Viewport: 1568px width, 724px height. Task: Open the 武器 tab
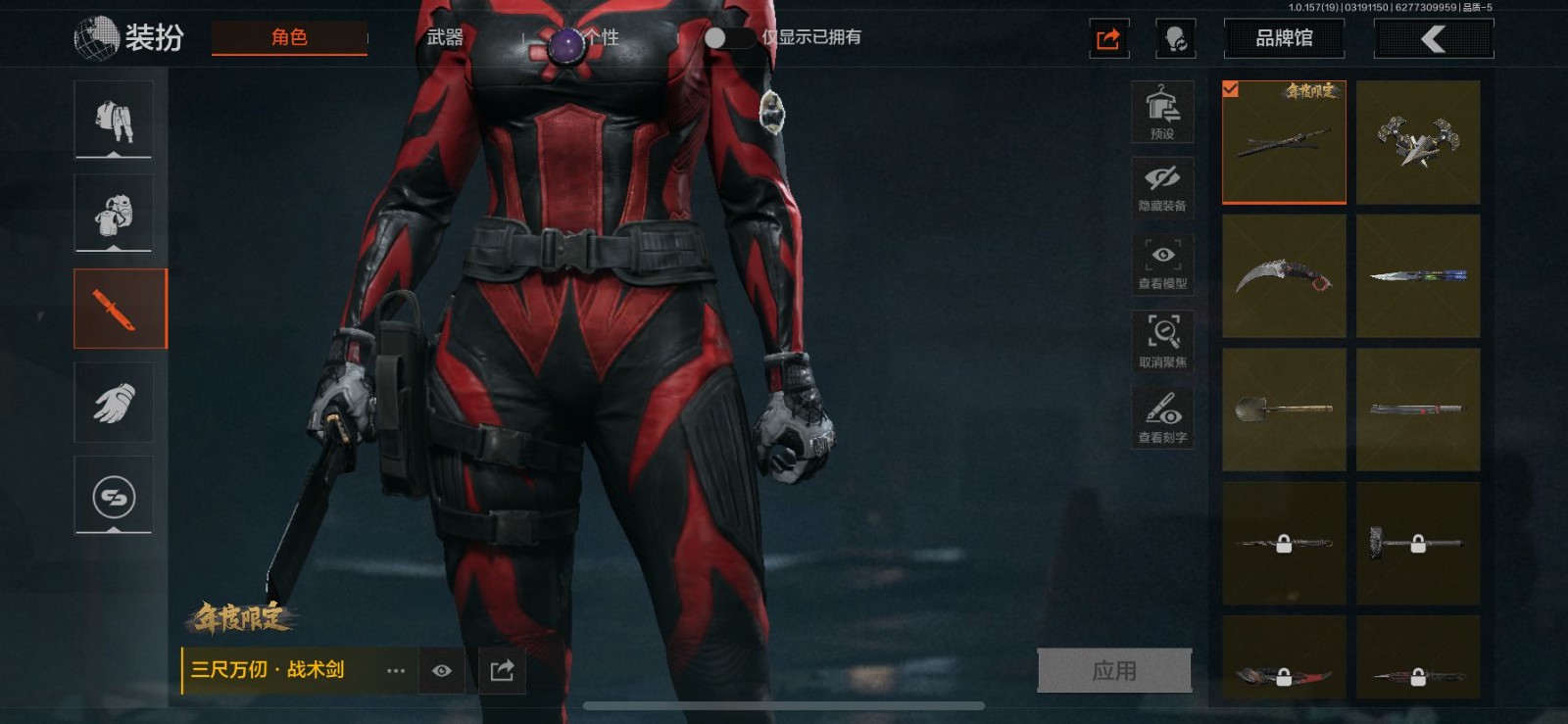(445, 37)
